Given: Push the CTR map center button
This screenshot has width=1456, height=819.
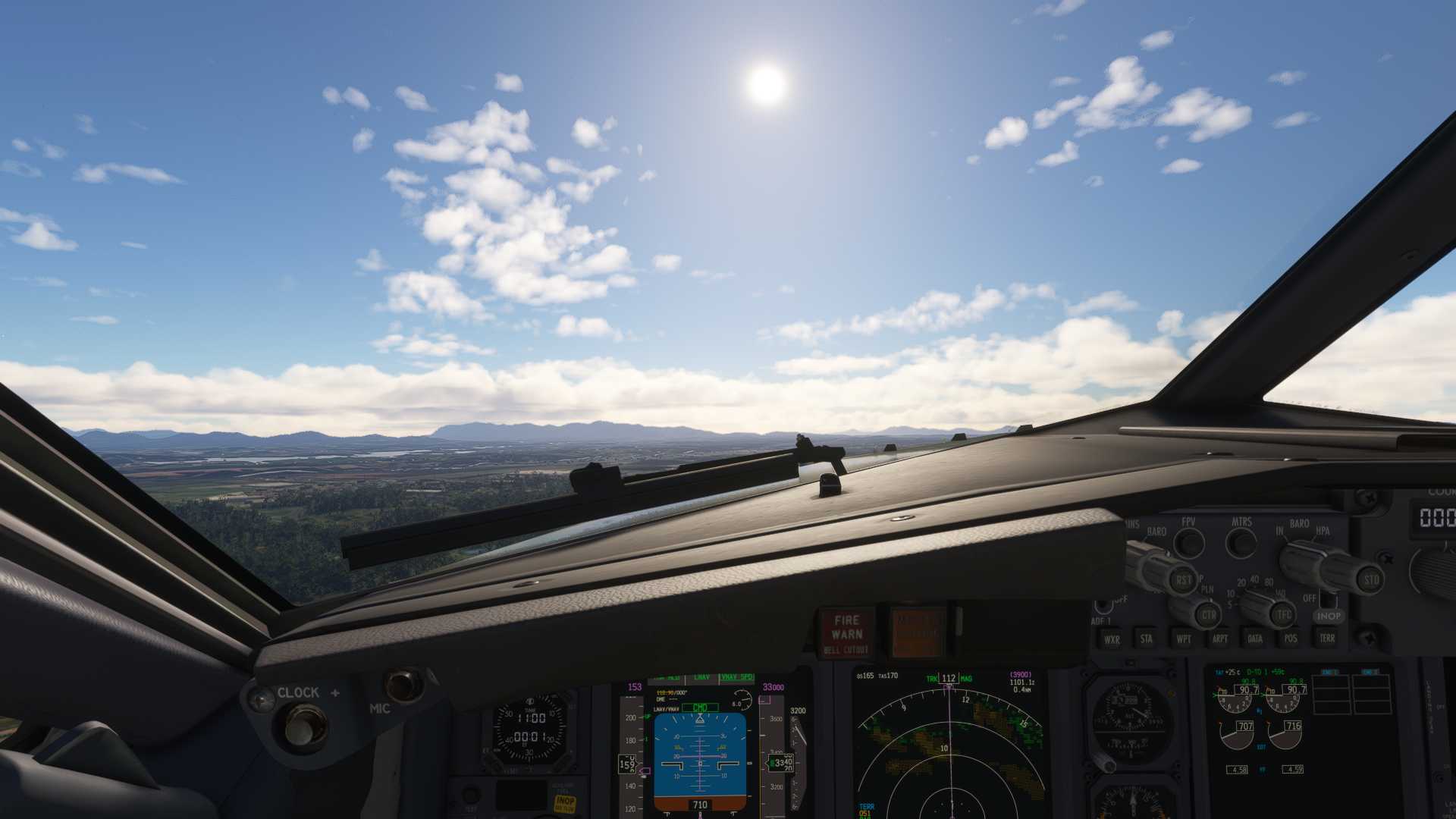Looking at the screenshot, I should [x=1208, y=613].
